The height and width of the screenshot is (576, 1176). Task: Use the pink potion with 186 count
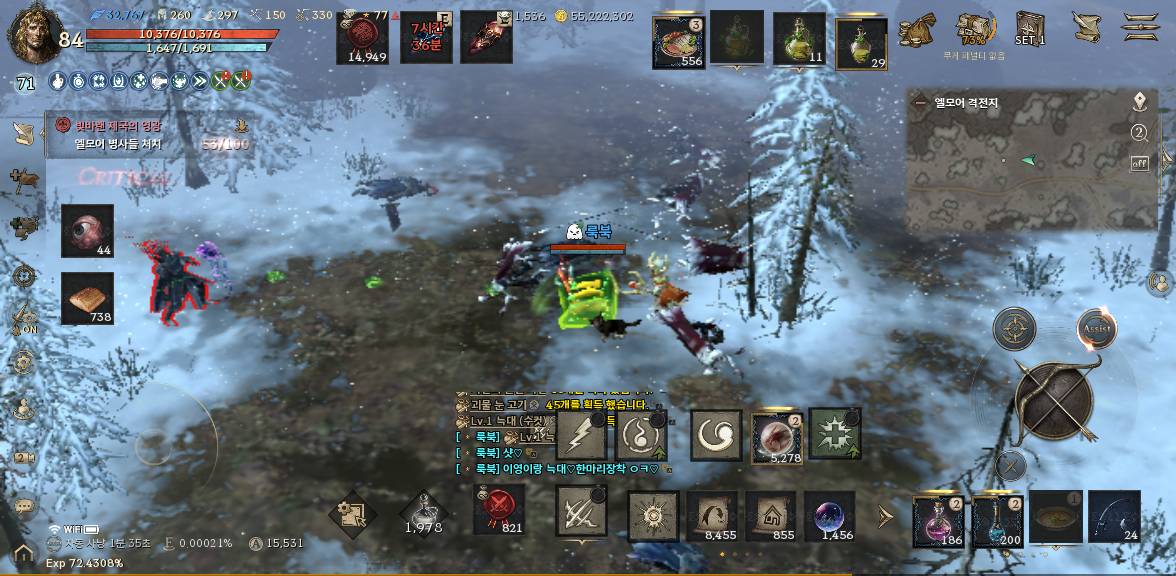pyautogui.click(x=939, y=520)
